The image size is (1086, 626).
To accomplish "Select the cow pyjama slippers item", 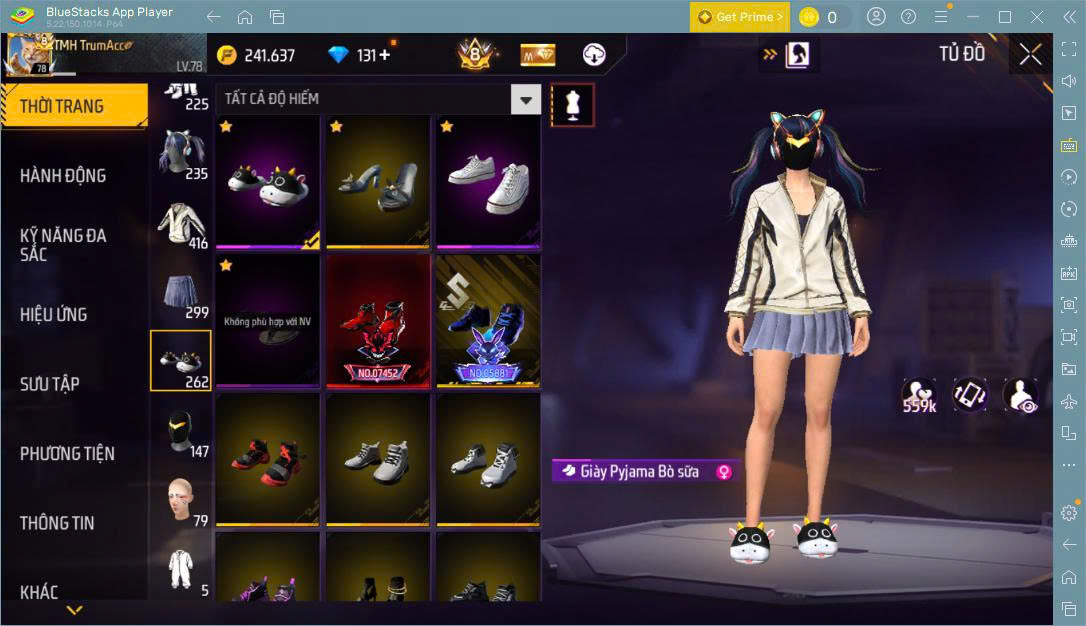I will 268,181.
